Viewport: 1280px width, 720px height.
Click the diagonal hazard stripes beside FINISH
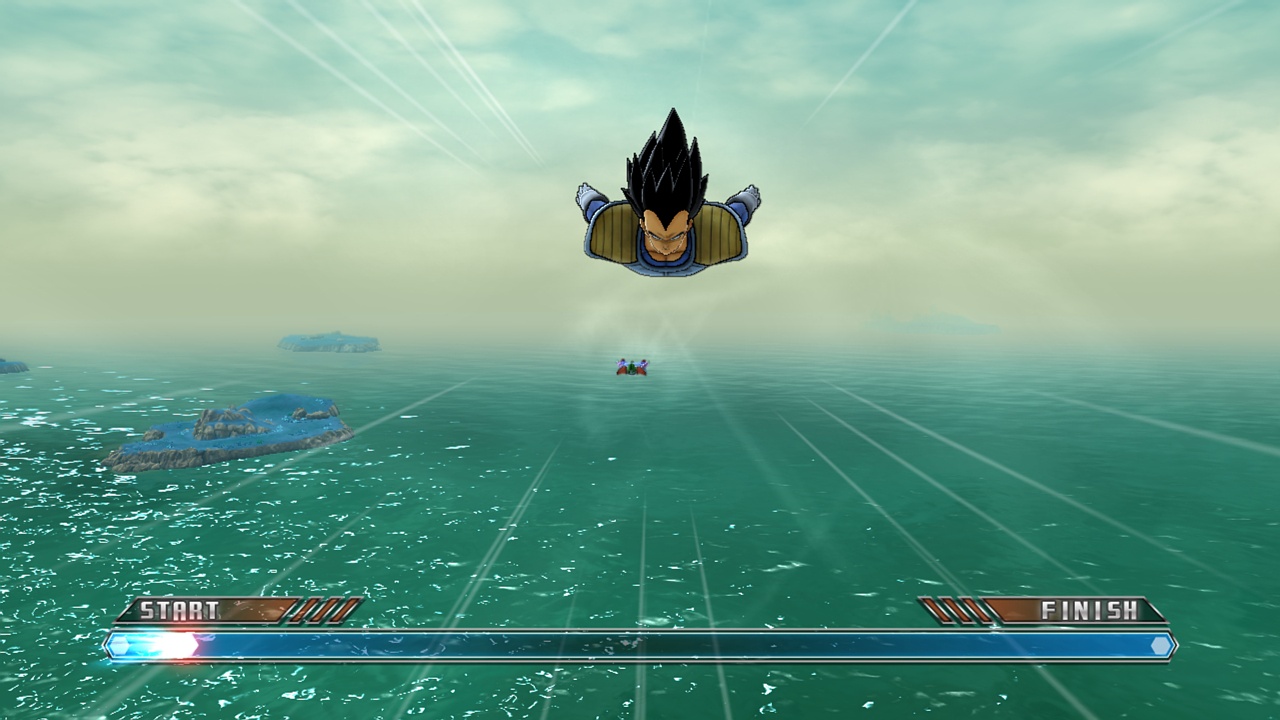[x=950, y=610]
